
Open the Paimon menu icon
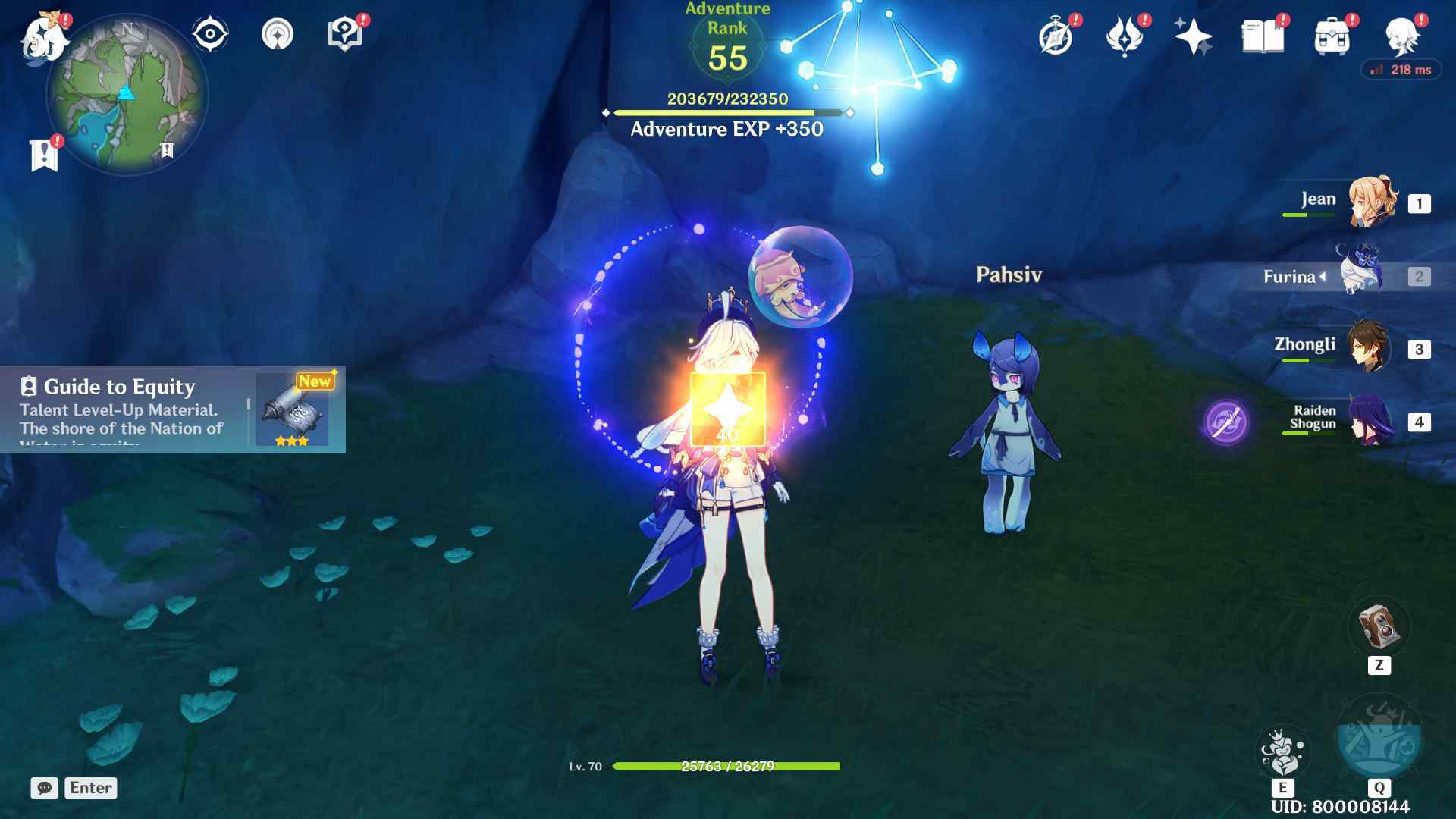pos(44,36)
